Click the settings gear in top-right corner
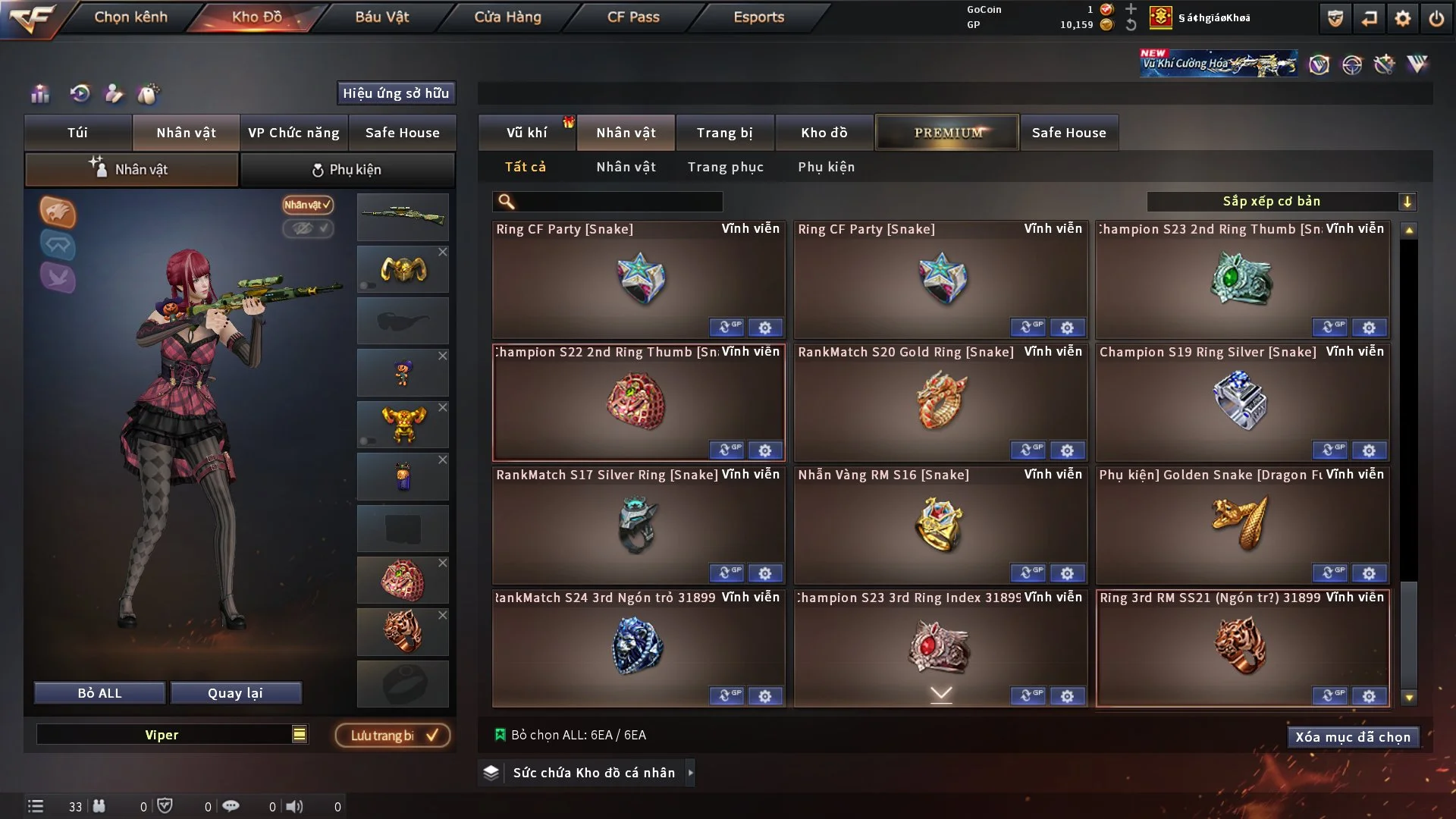This screenshot has height=819, width=1456. point(1404,17)
